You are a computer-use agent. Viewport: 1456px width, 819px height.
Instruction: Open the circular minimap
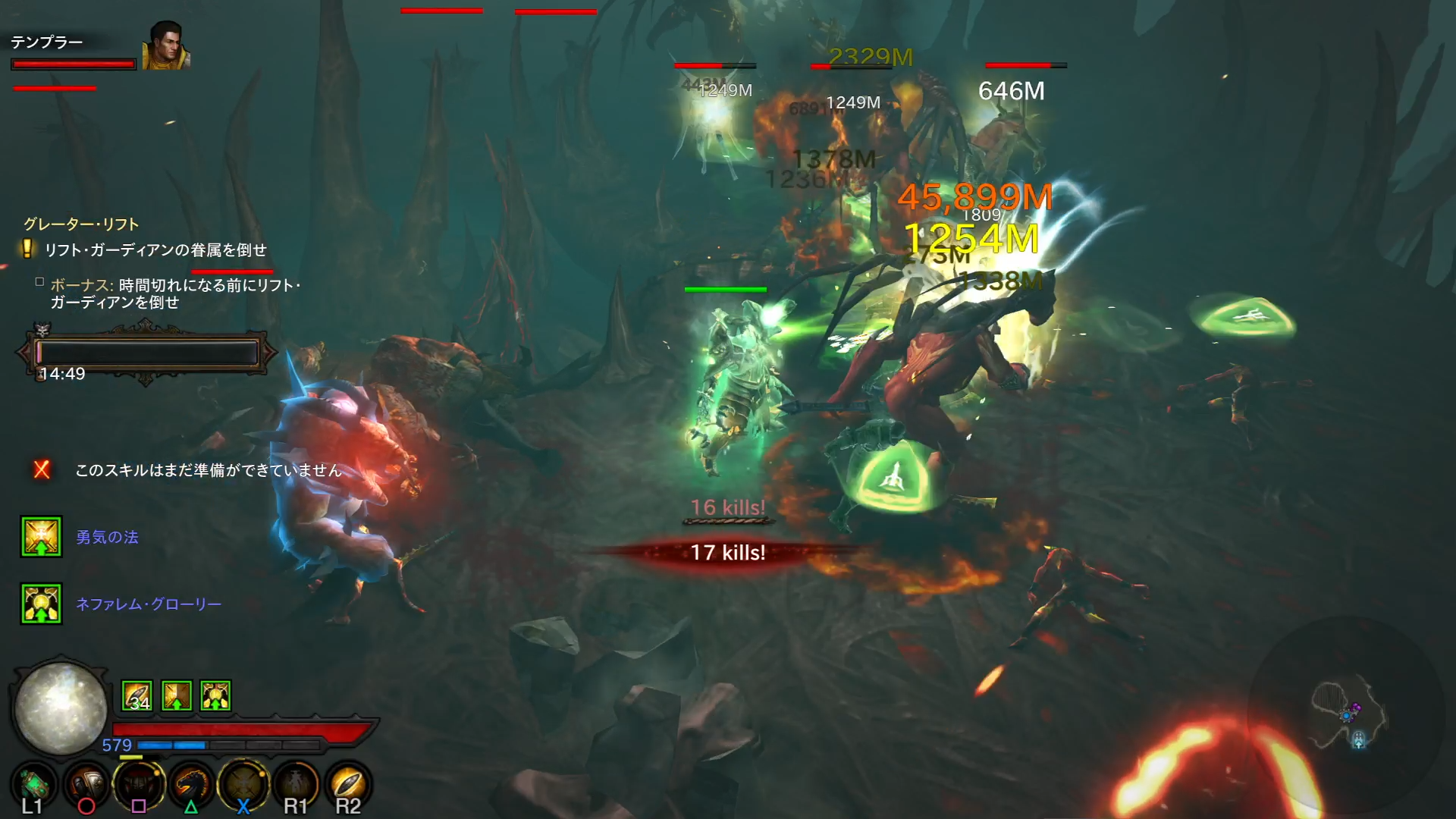[x=1347, y=717]
